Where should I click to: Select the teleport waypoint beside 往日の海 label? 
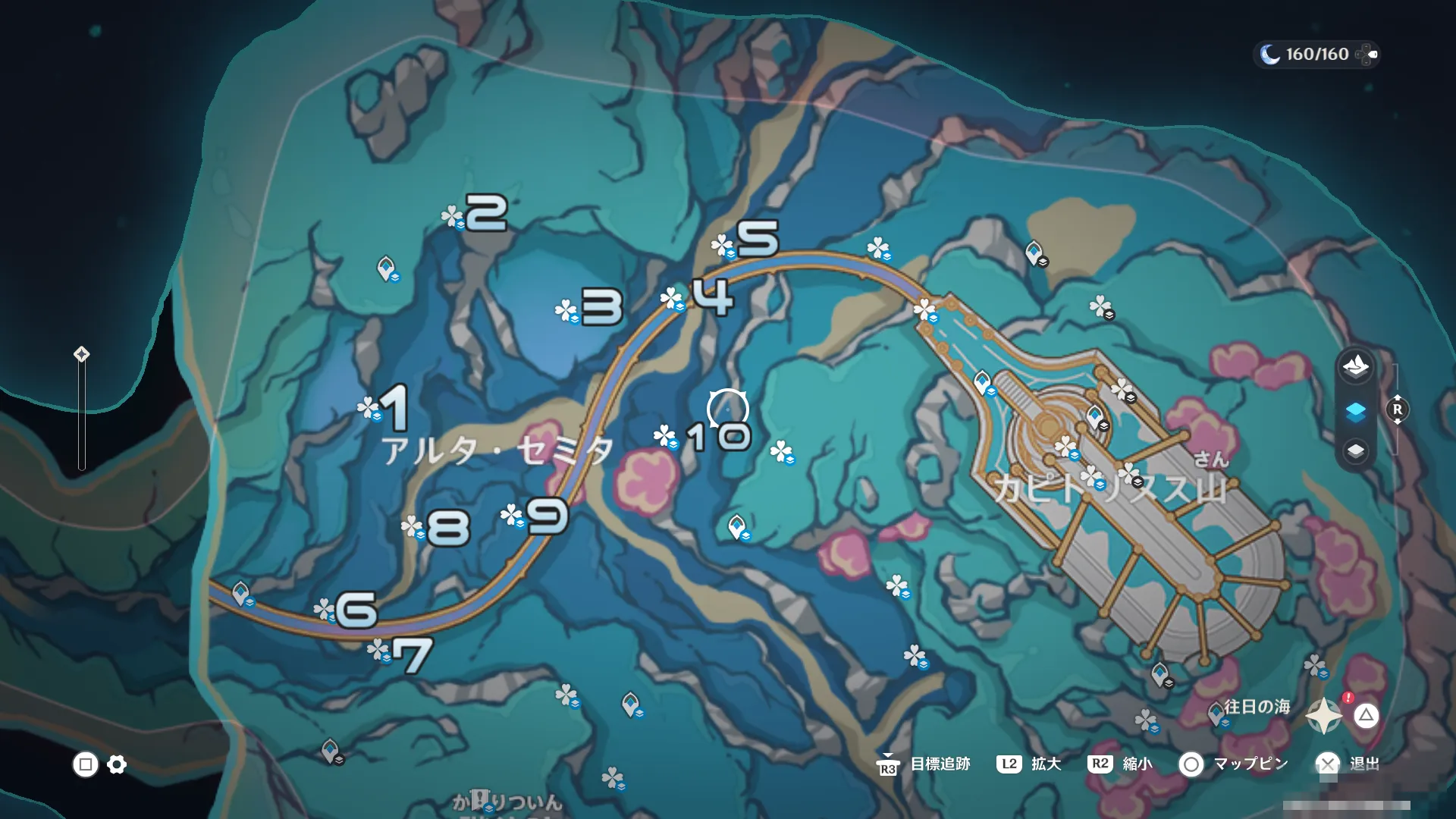1216,713
